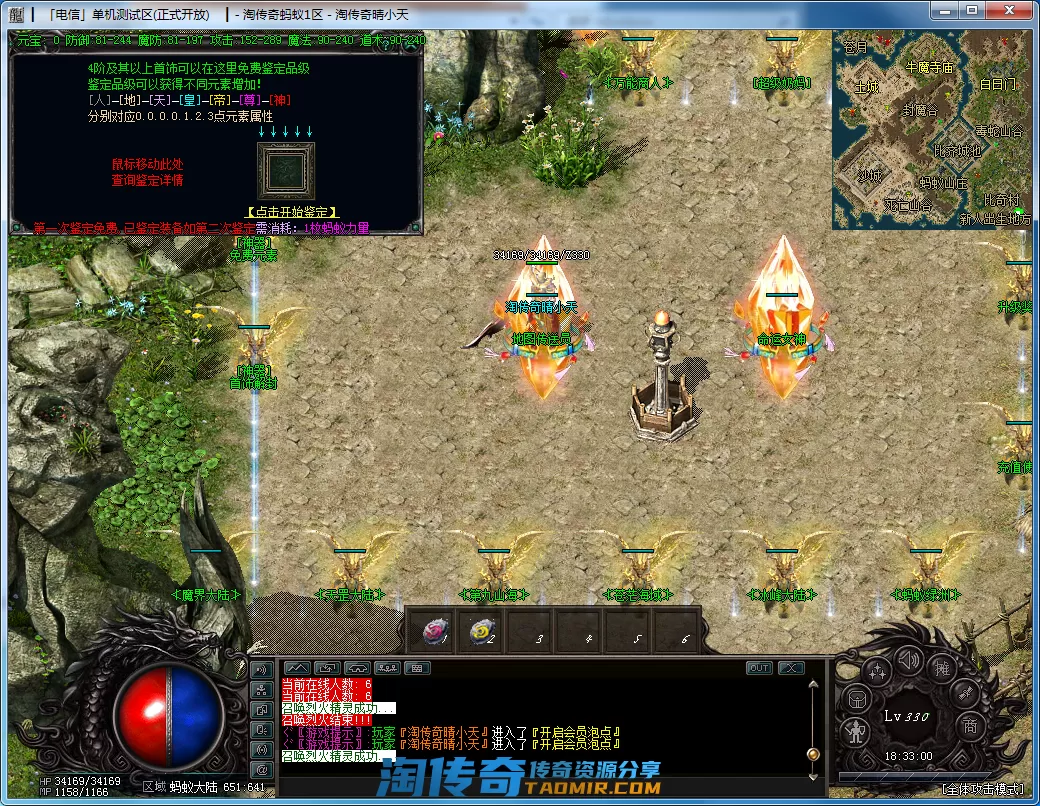
Task: Toggle the sound speaker icon
Action: (x=908, y=660)
